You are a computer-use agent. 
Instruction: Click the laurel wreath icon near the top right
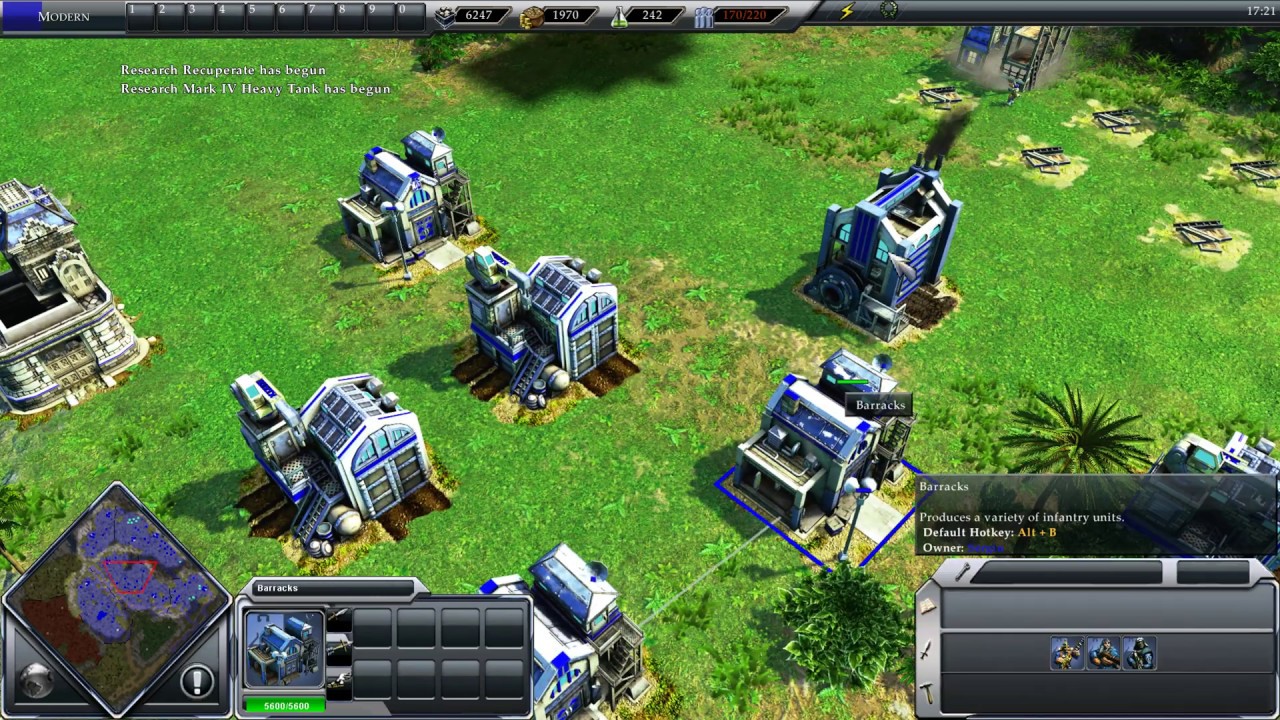(888, 9)
